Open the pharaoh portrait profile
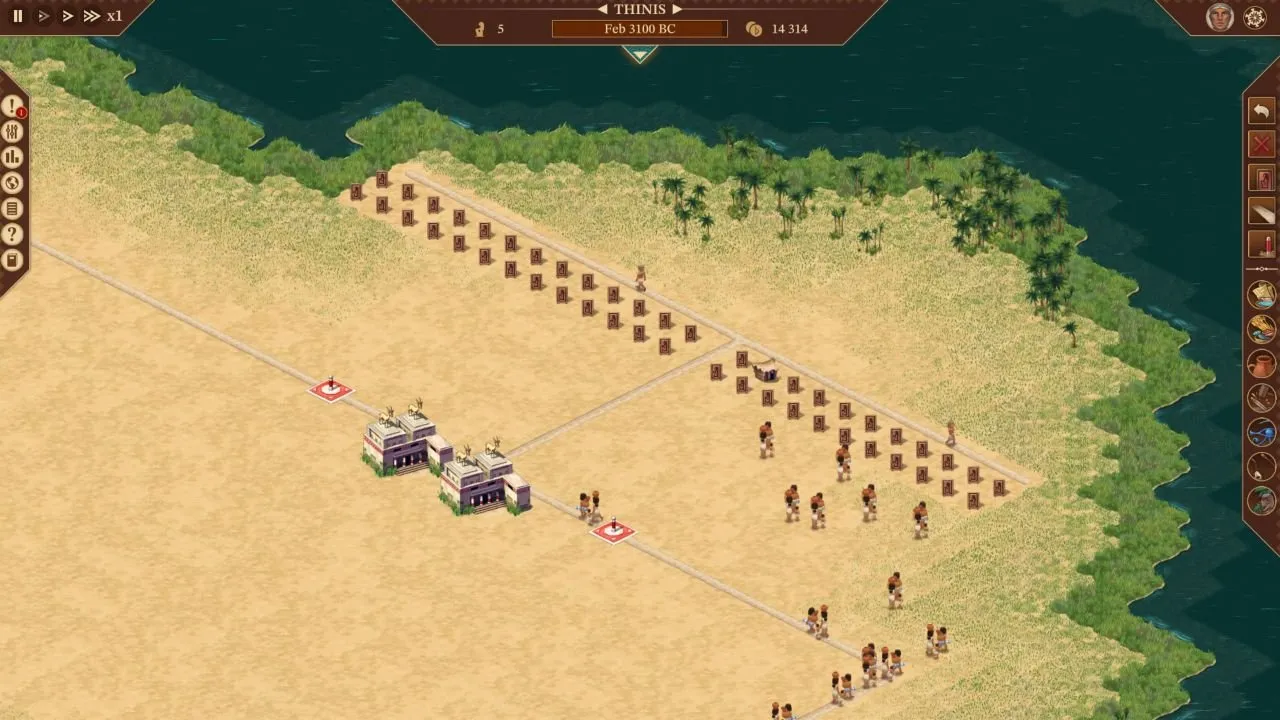1280x720 pixels. coord(1219,17)
